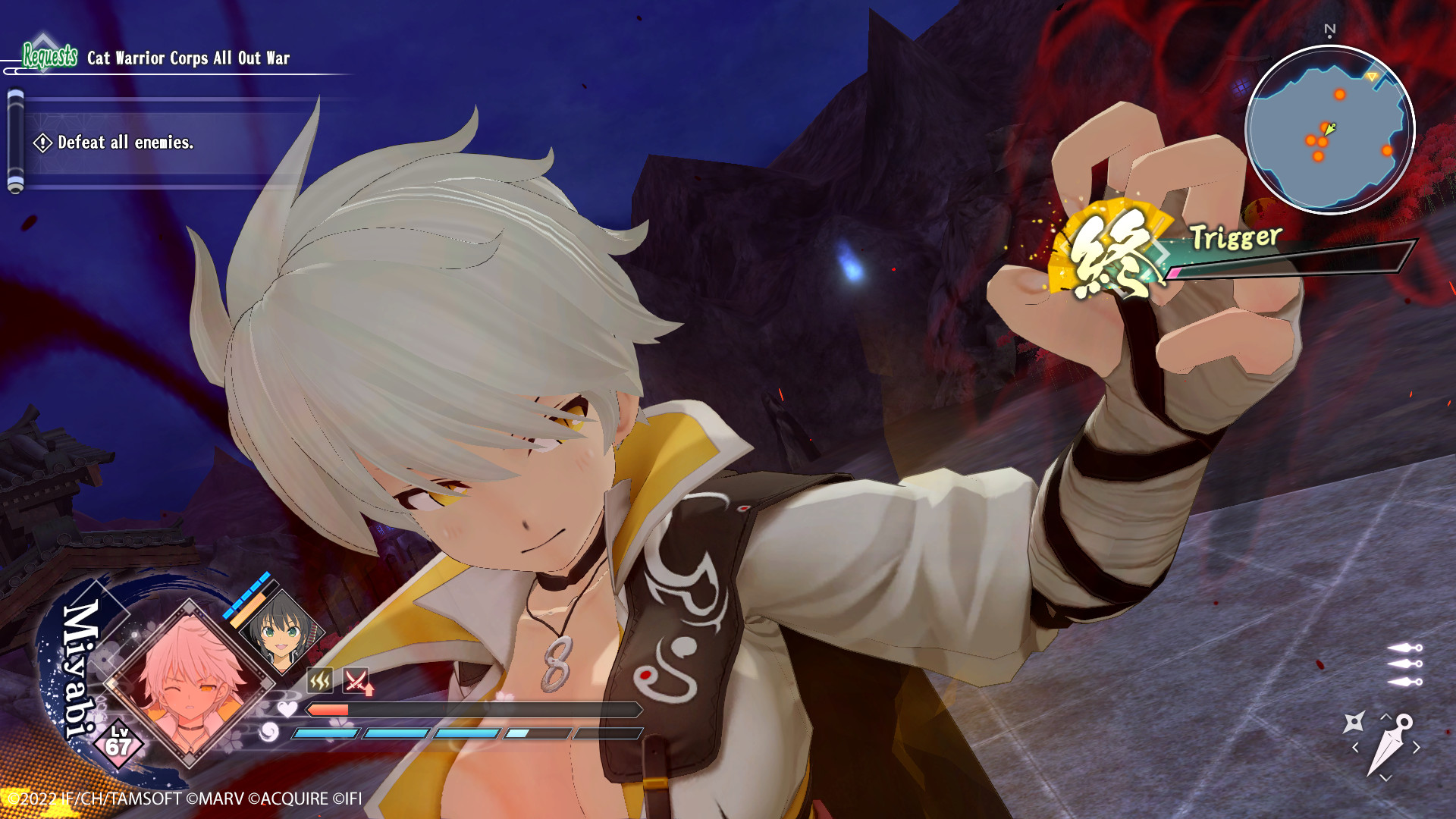The width and height of the screenshot is (1456, 819).
Task: Select the green Requests scroll icon
Action: (x=49, y=55)
